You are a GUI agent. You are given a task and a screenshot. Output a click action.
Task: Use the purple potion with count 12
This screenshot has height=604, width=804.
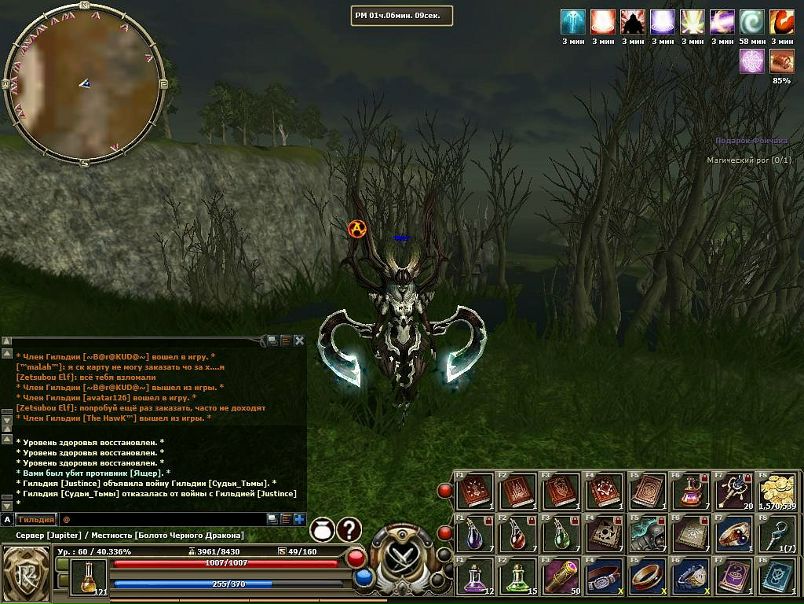coord(475,577)
